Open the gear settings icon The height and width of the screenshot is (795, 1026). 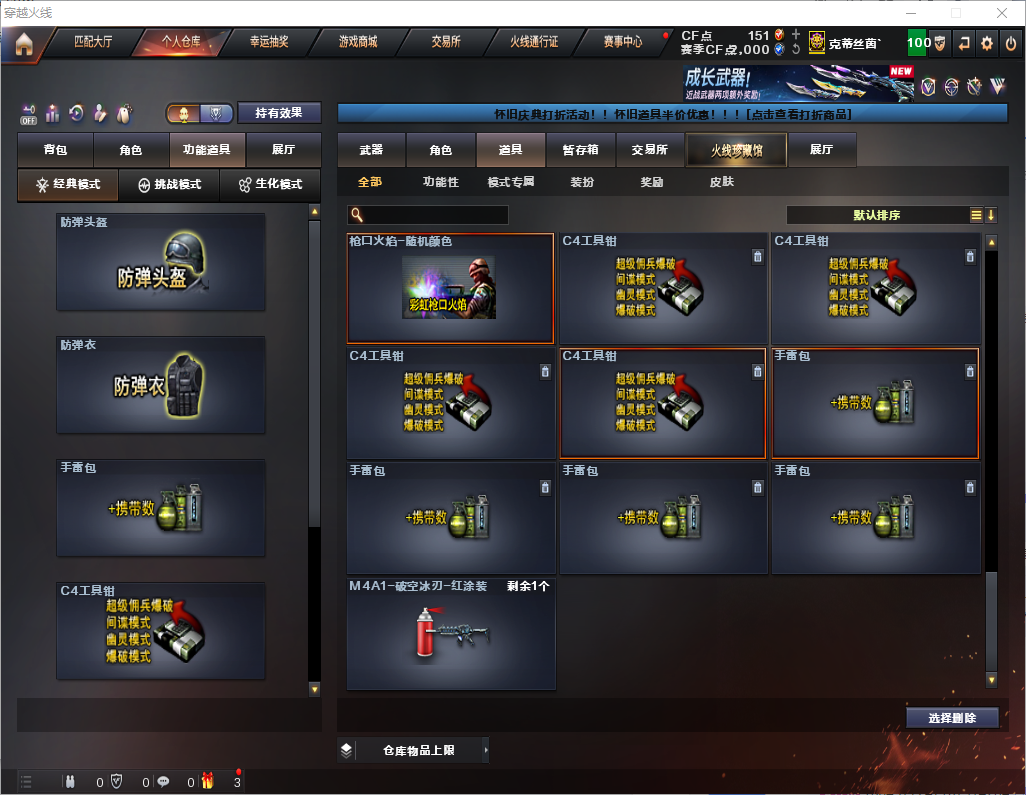point(987,43)
